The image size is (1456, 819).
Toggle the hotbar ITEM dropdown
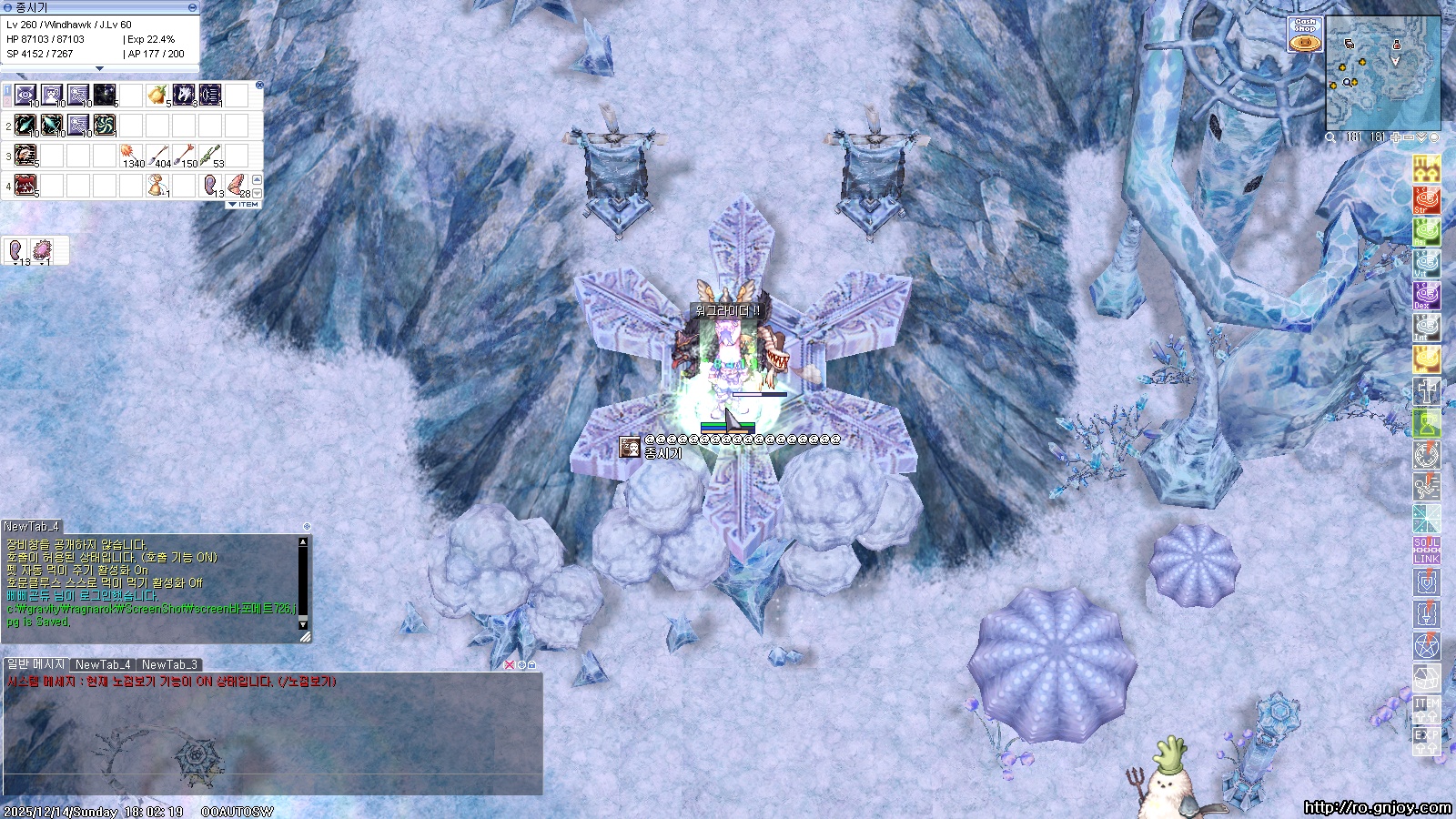coord(243,205)
